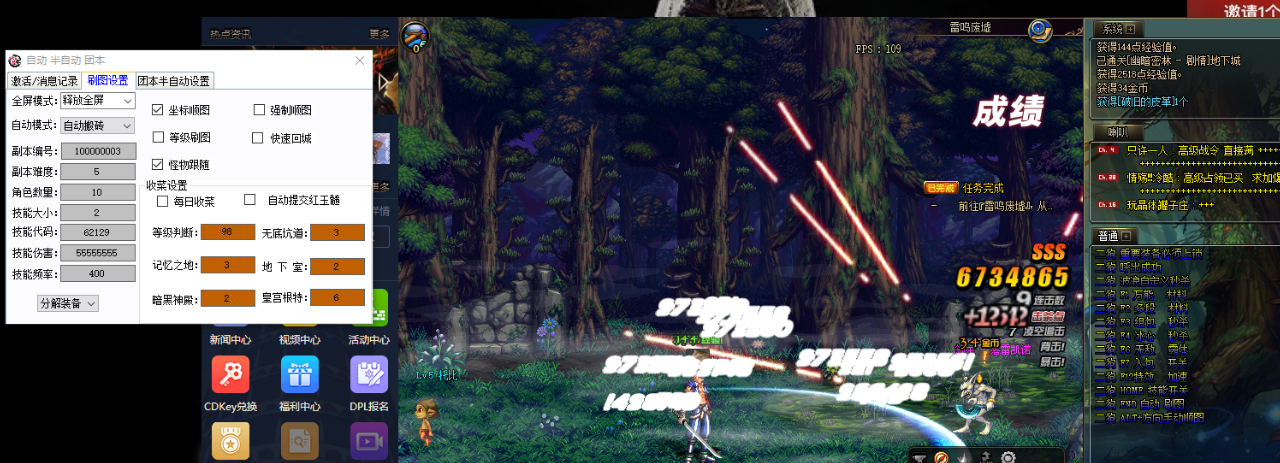Screen dimensions: 1280x463
Task: Click the gear settings icon in bottom bar
Action: [x=1007, y=458]
